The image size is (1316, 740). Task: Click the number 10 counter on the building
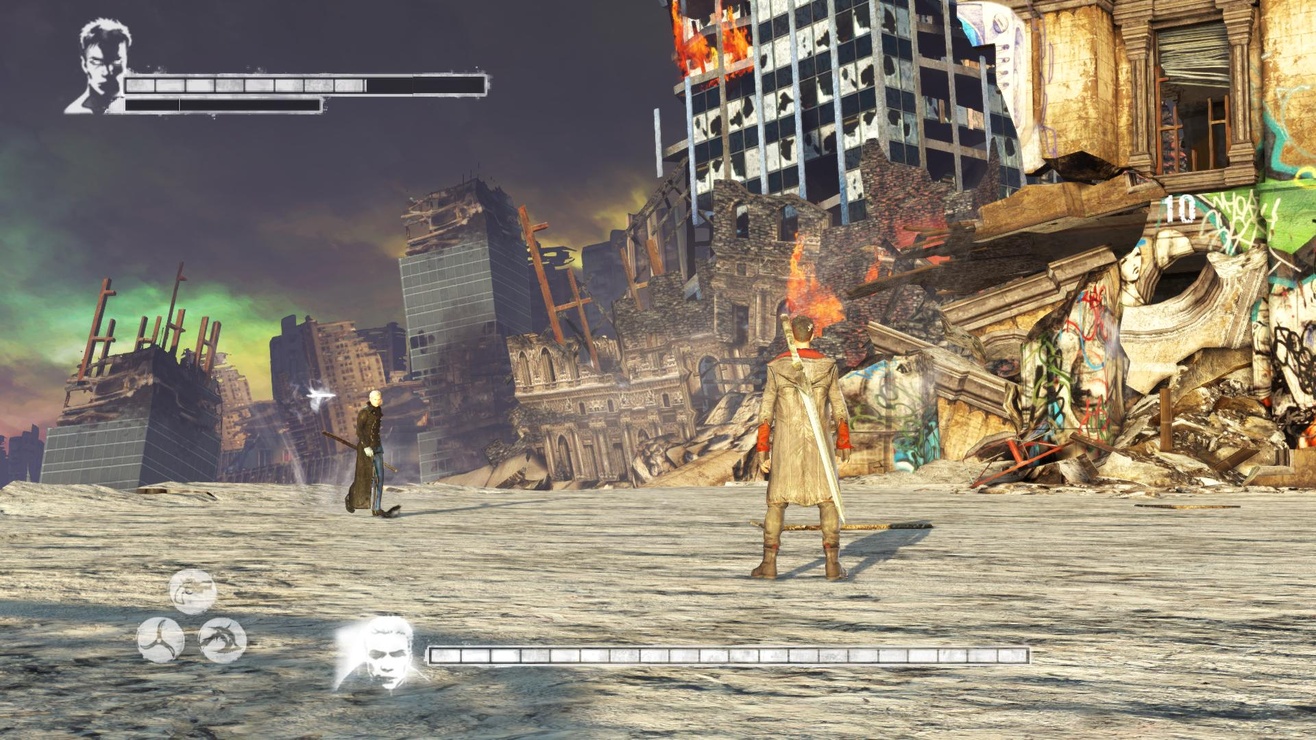pyautogui.click(x=1182, y=210)
